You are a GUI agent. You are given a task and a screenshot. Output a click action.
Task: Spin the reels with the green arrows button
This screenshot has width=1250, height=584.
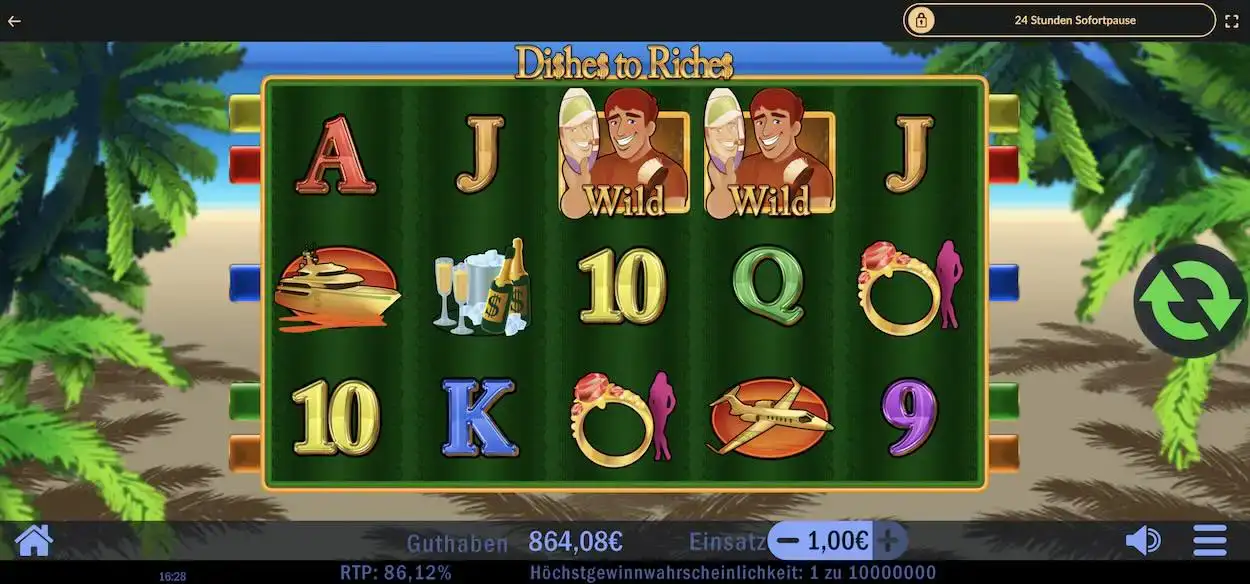pyautogui.click(x=1191, y=301)
